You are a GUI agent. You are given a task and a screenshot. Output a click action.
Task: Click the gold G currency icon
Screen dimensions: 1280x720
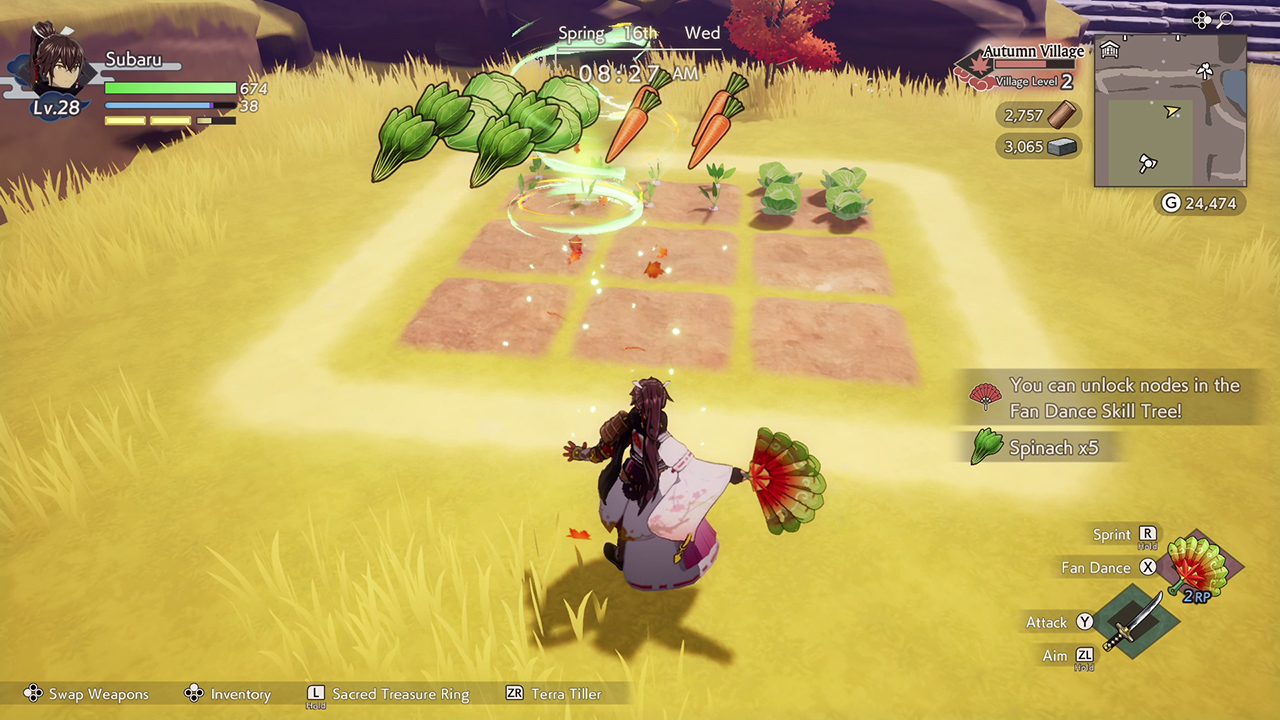pos(1171,202)
